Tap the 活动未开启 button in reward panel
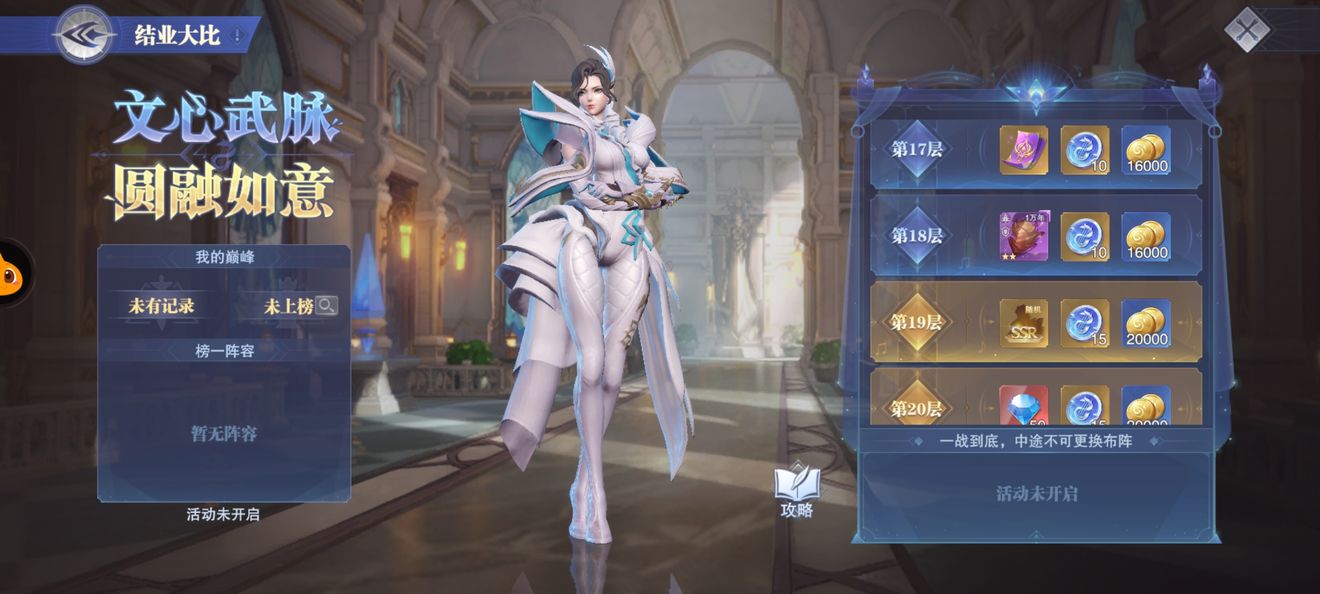 1036,494
